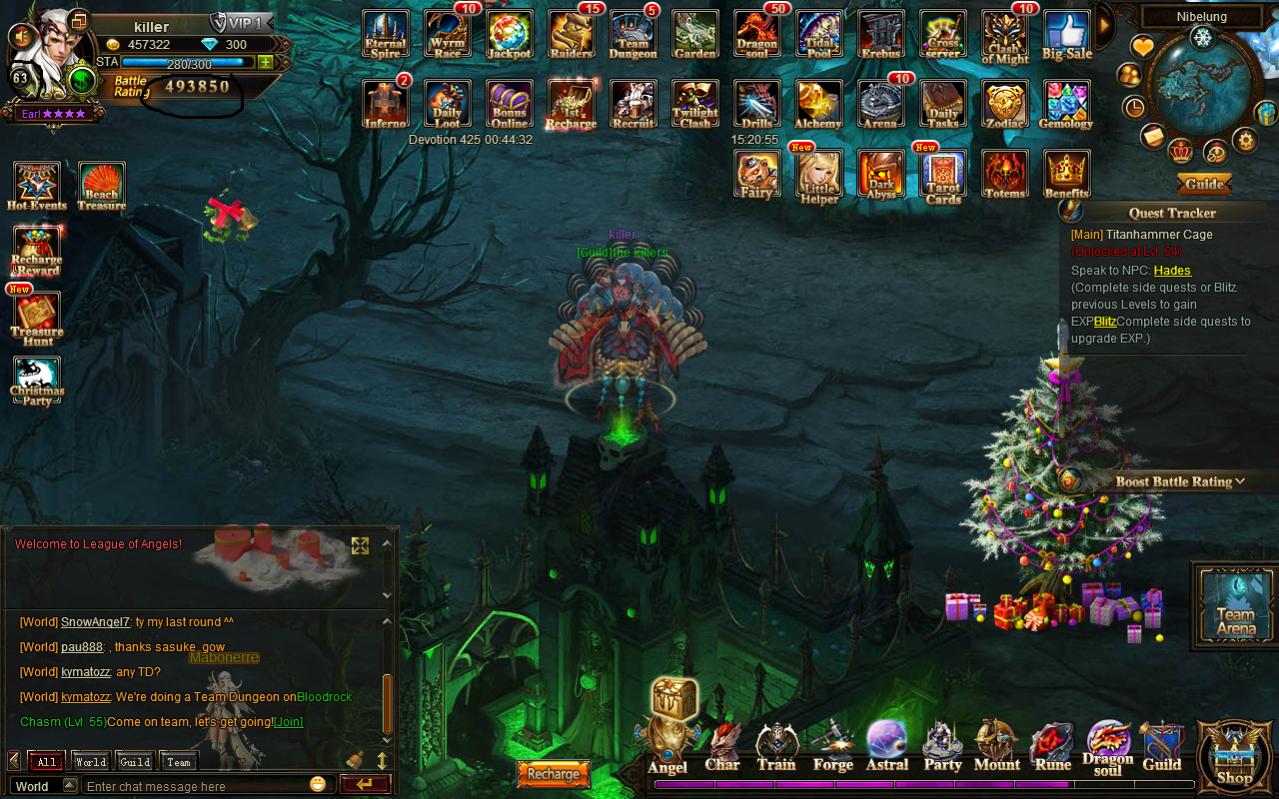Open the Hot Events icon

point(37,186)
